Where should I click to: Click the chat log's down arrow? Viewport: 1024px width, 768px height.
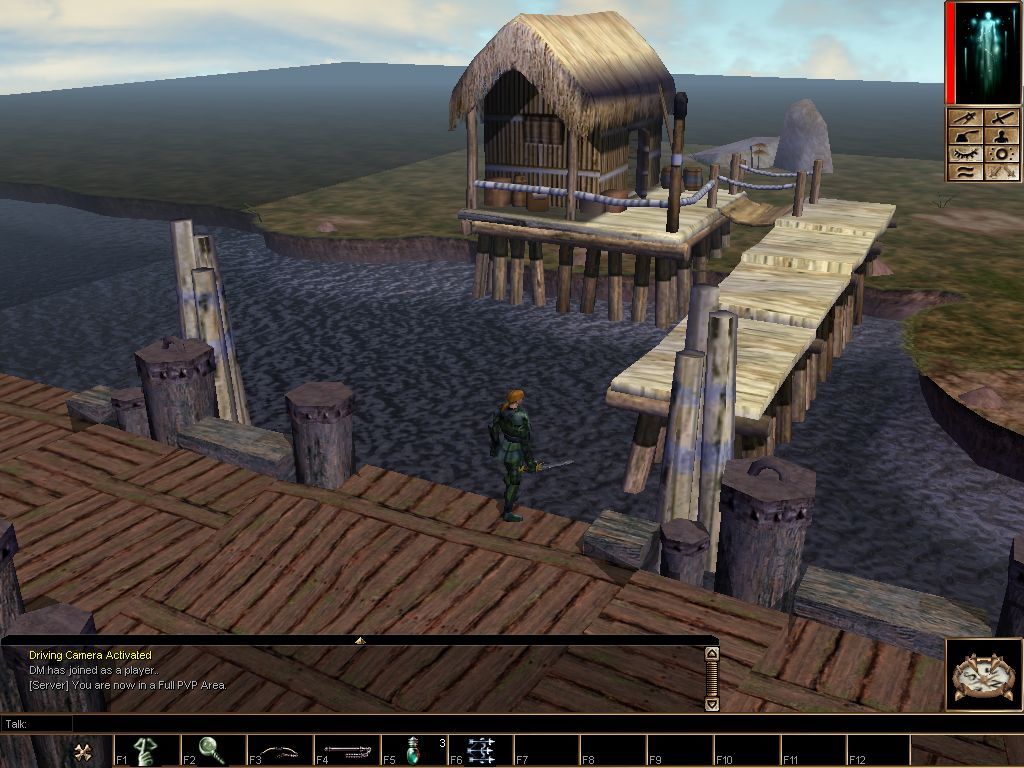point(712,704)
